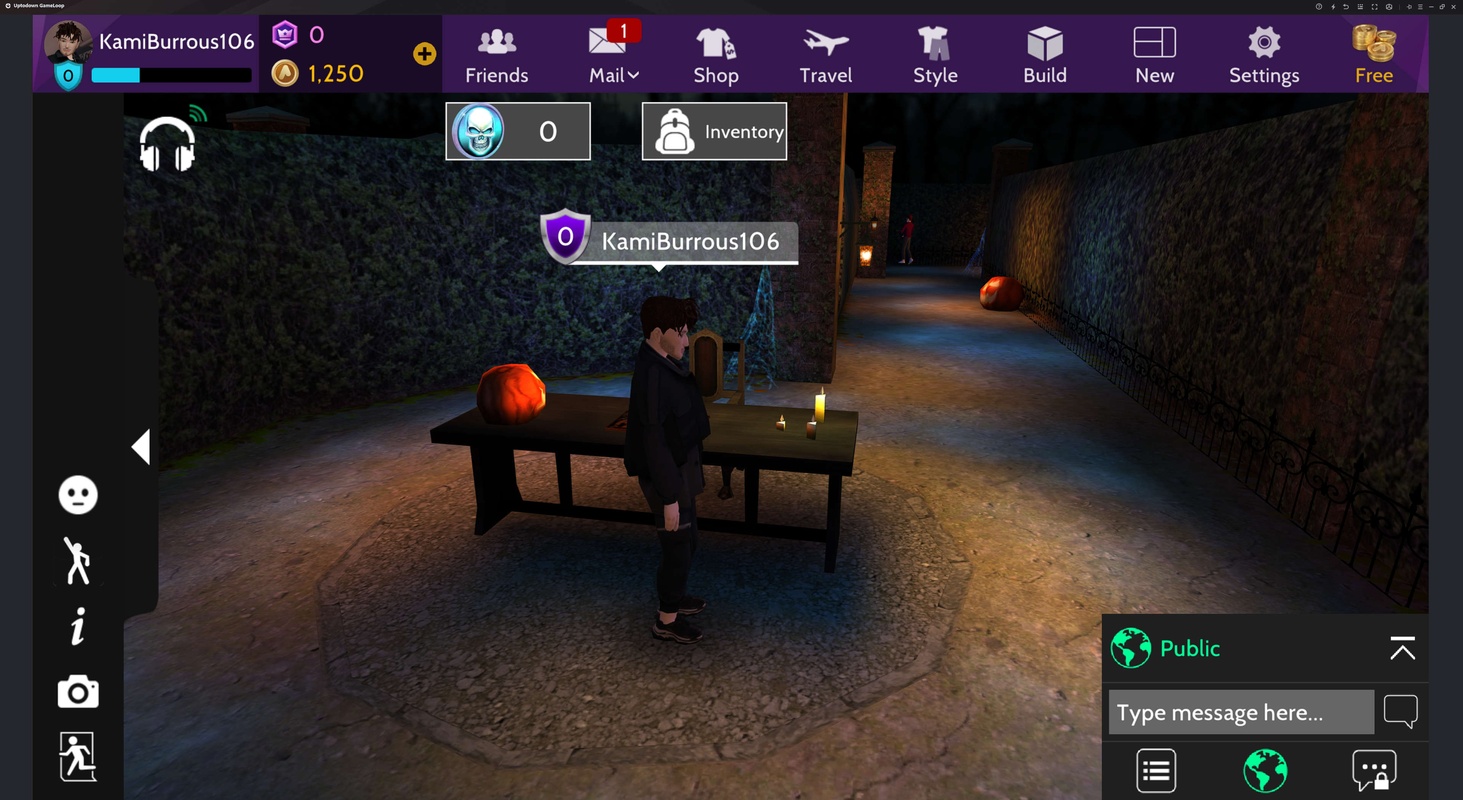Open the Style wardrobe
1463x800 pixels.
click(x=935, y=56)
